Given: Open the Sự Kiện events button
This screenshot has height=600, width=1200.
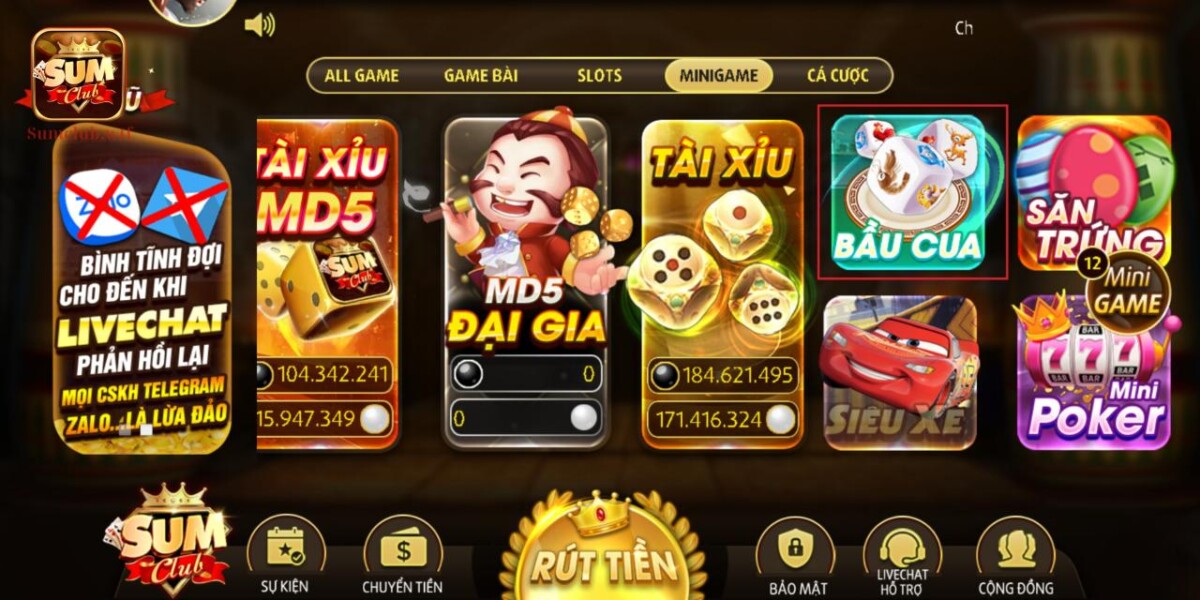Looking at the screenshot, I should pyautogui.click(x=285, y=555).
